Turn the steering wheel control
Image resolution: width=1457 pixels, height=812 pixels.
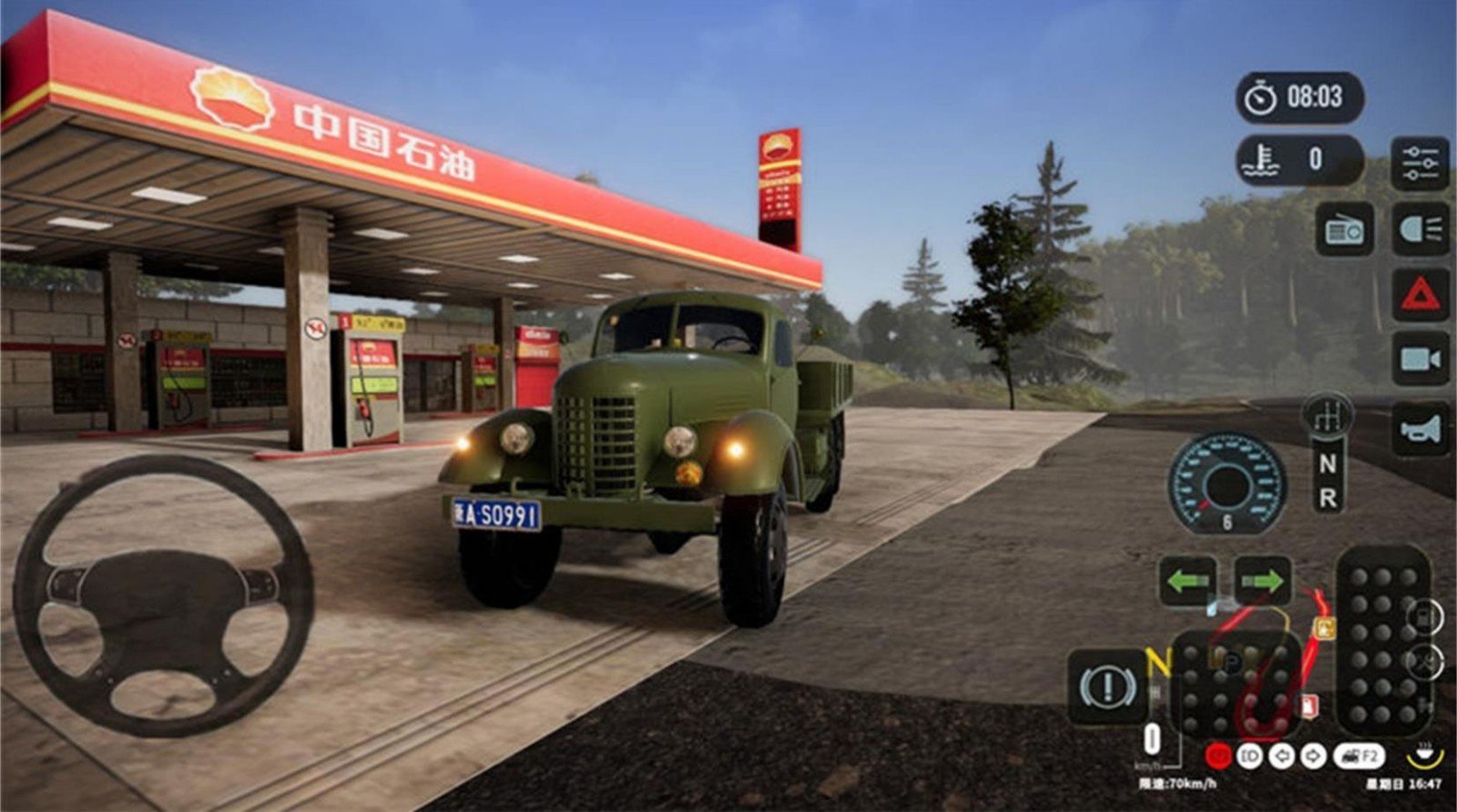pyautogui.click(x=164, y=596)
